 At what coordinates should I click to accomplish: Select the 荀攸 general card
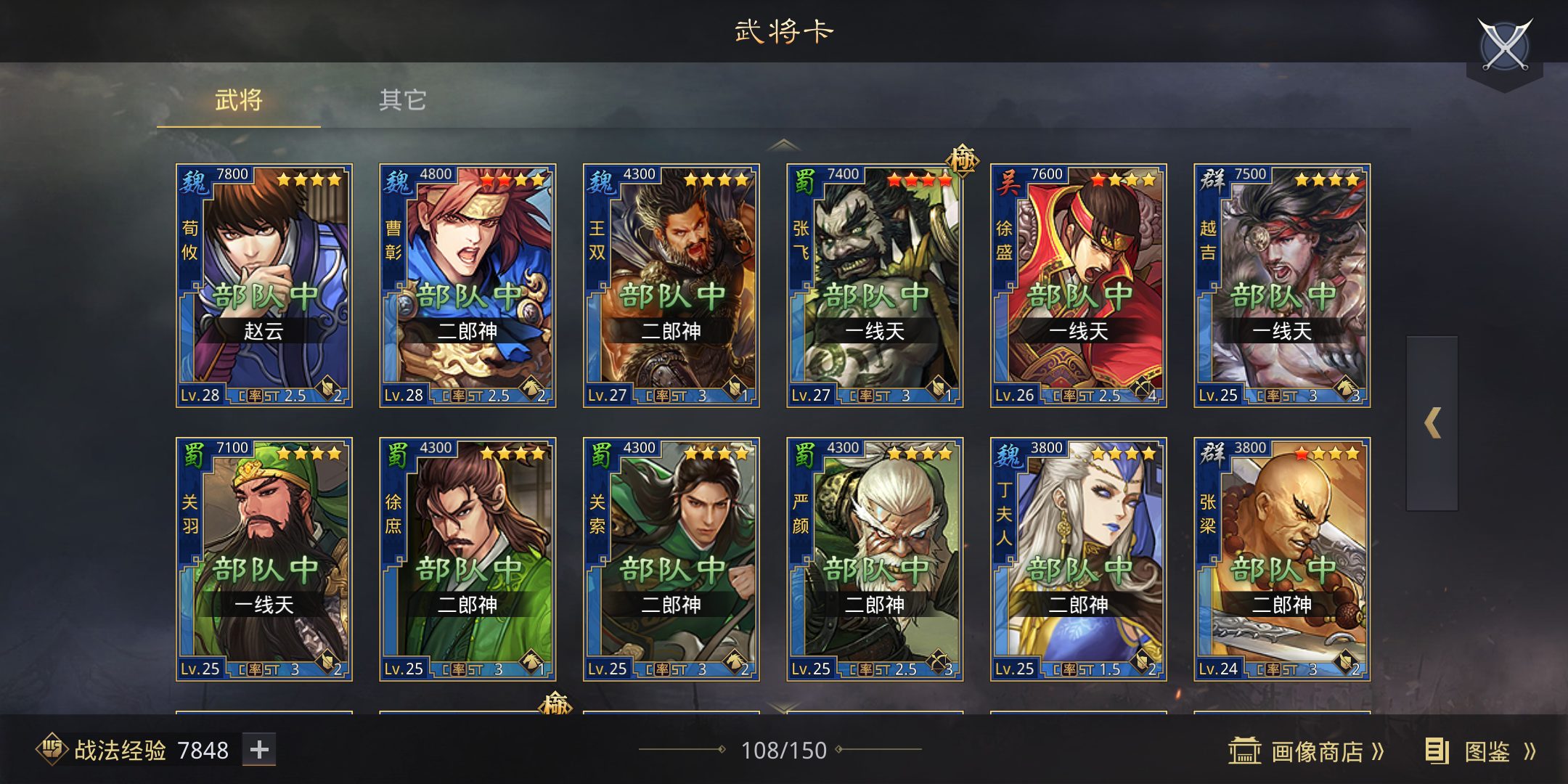tap(264, 285)
